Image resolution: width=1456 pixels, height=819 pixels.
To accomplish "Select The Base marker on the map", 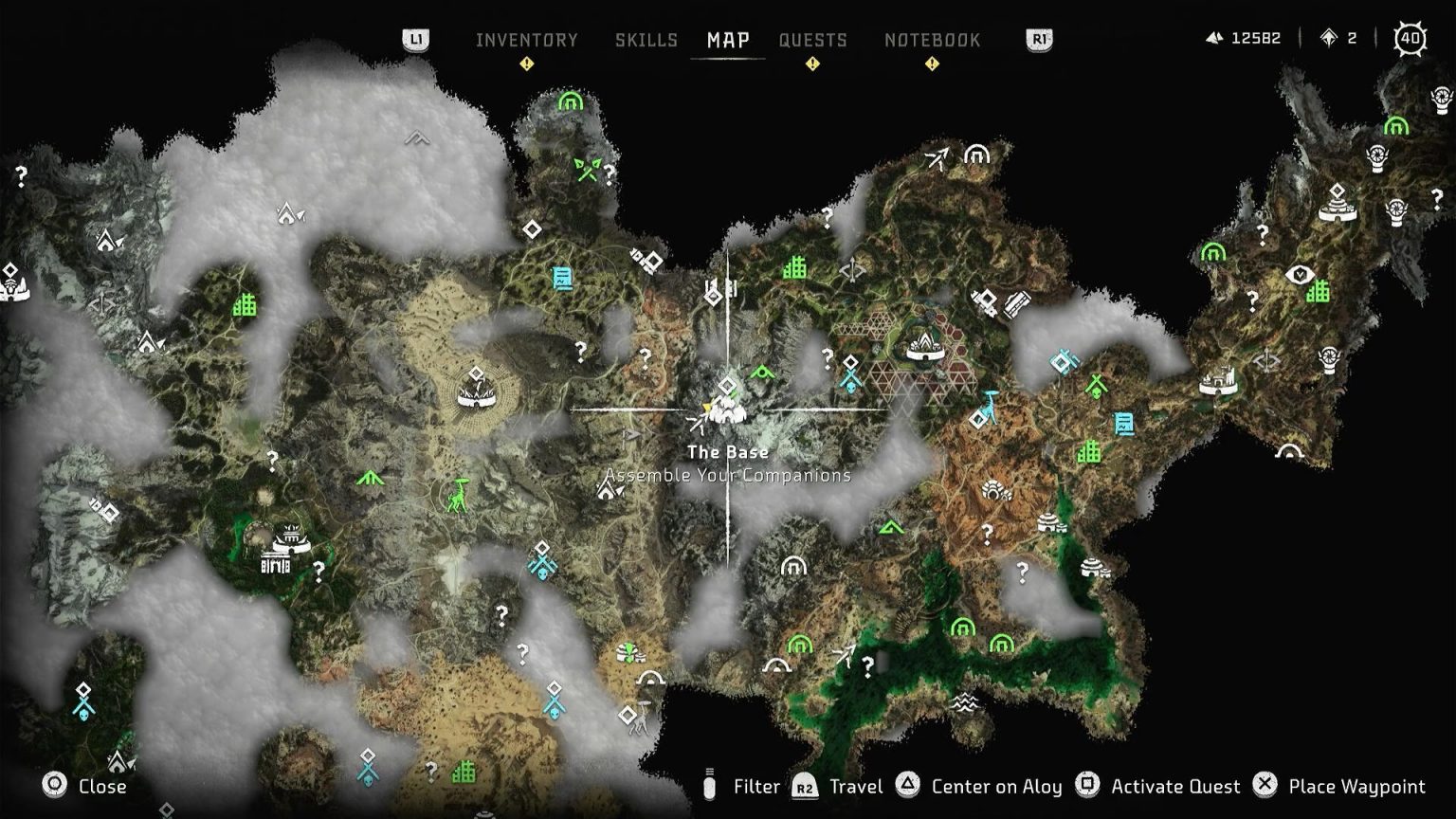I will tap(727, 409).
